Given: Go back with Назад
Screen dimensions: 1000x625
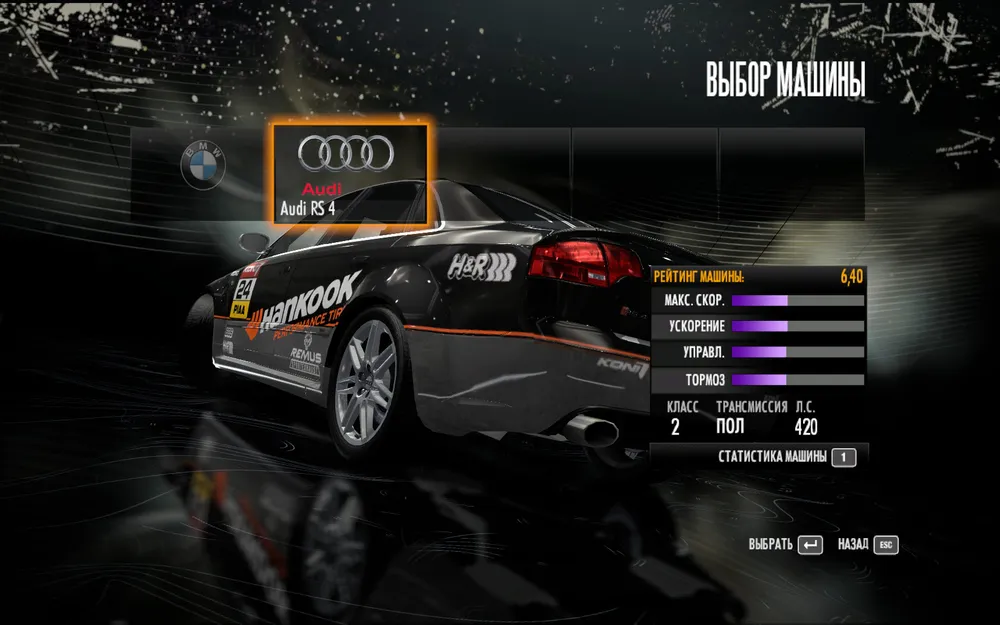Looking at the screenshot, I should pos(867,545).
